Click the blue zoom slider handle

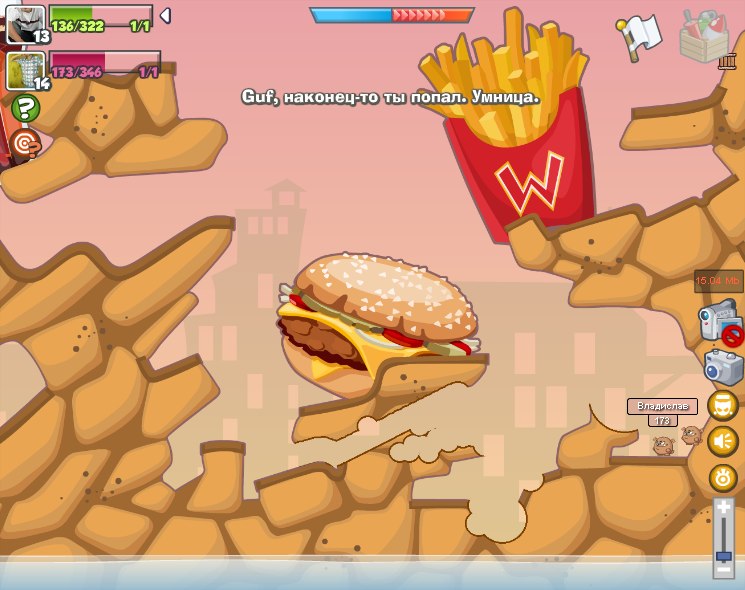click(724, 555)
